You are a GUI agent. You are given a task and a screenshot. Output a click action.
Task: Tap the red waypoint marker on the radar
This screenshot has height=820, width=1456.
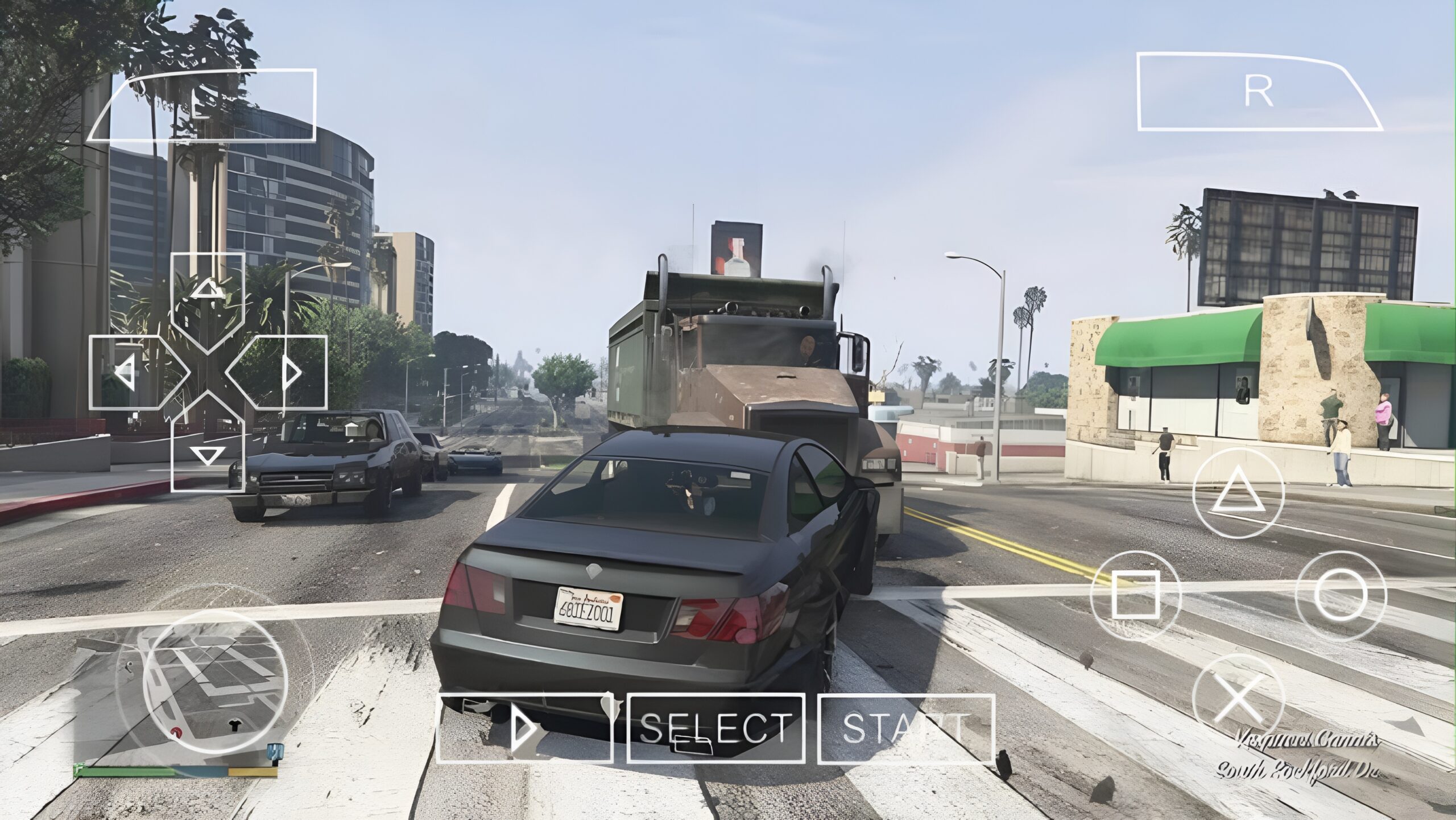176,733
